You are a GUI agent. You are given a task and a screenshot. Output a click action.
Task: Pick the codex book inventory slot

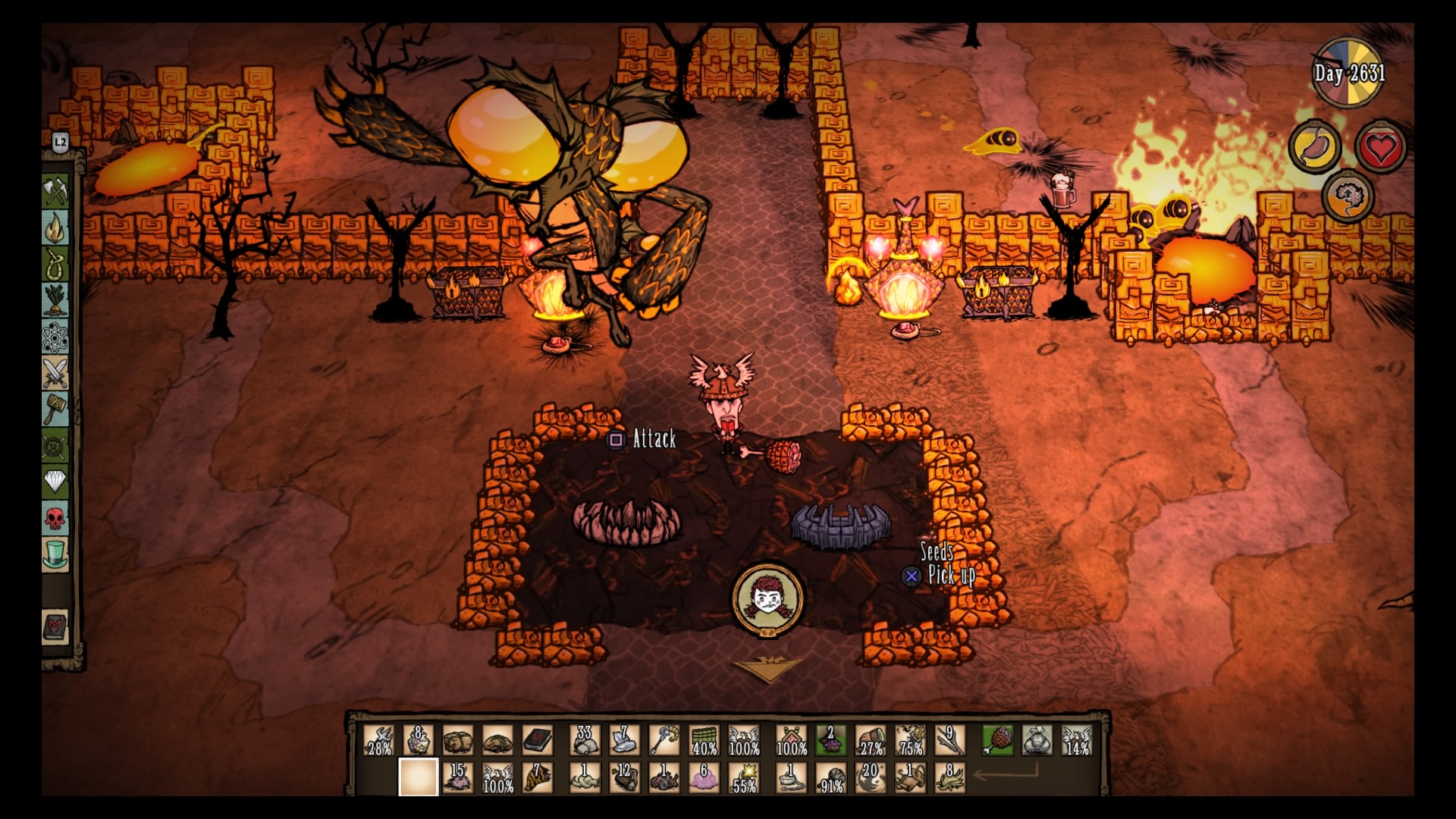coord(537,740)
